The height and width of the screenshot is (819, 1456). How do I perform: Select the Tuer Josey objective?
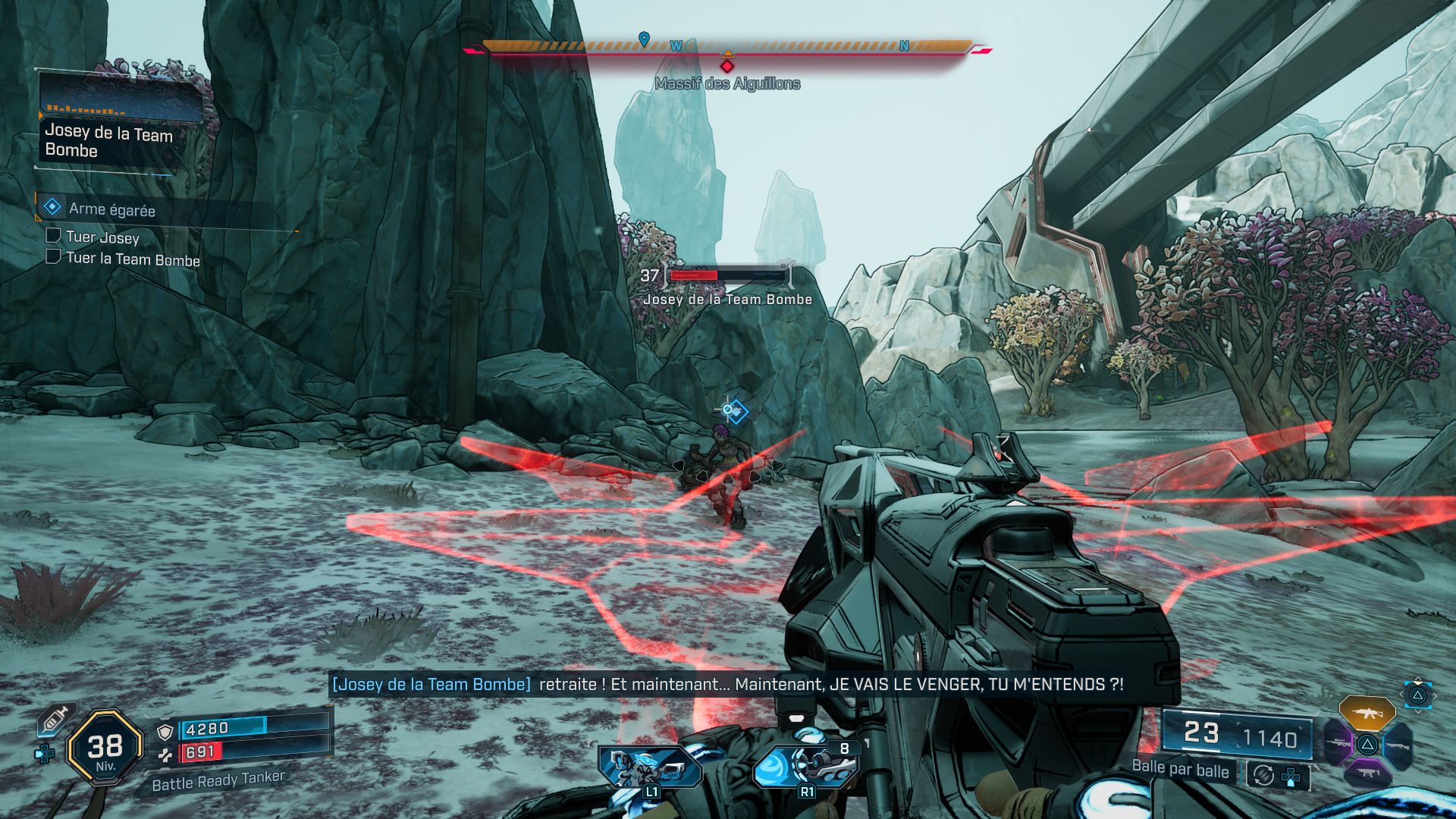point(102,237)
